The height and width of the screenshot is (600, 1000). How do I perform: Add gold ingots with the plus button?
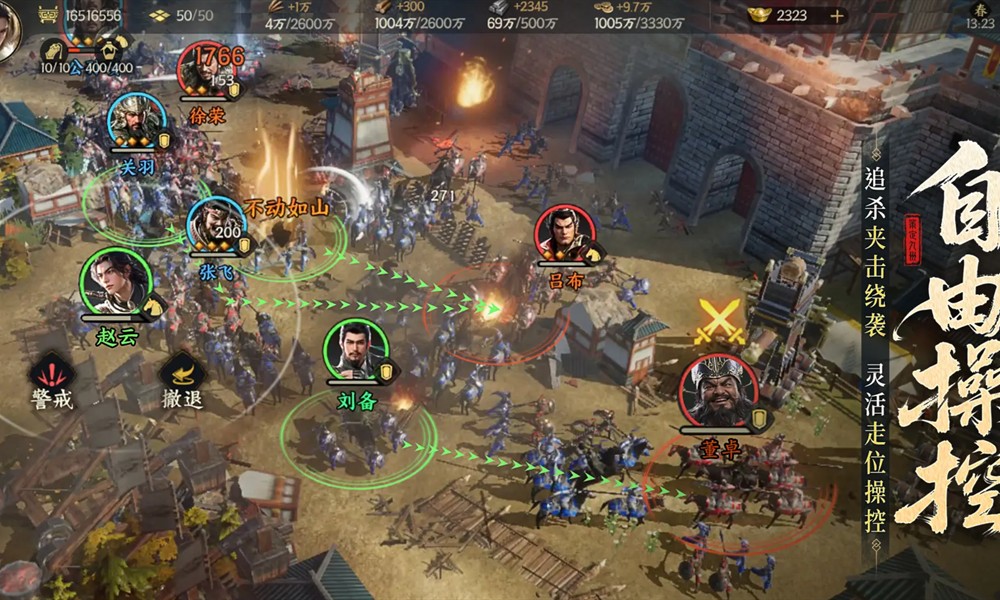(x=836, y=15)
